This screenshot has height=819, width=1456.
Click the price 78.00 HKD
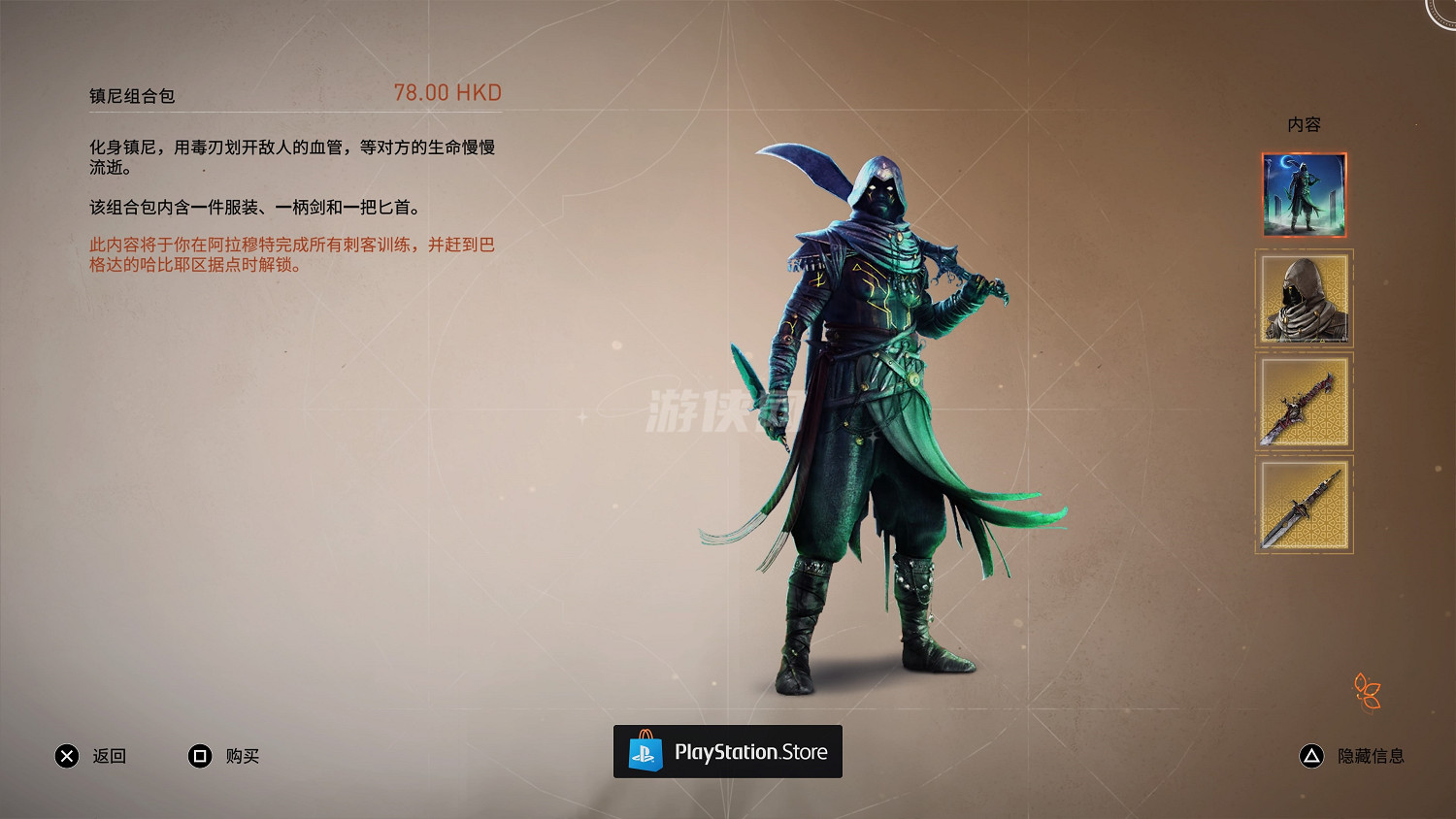pos(447,93)
